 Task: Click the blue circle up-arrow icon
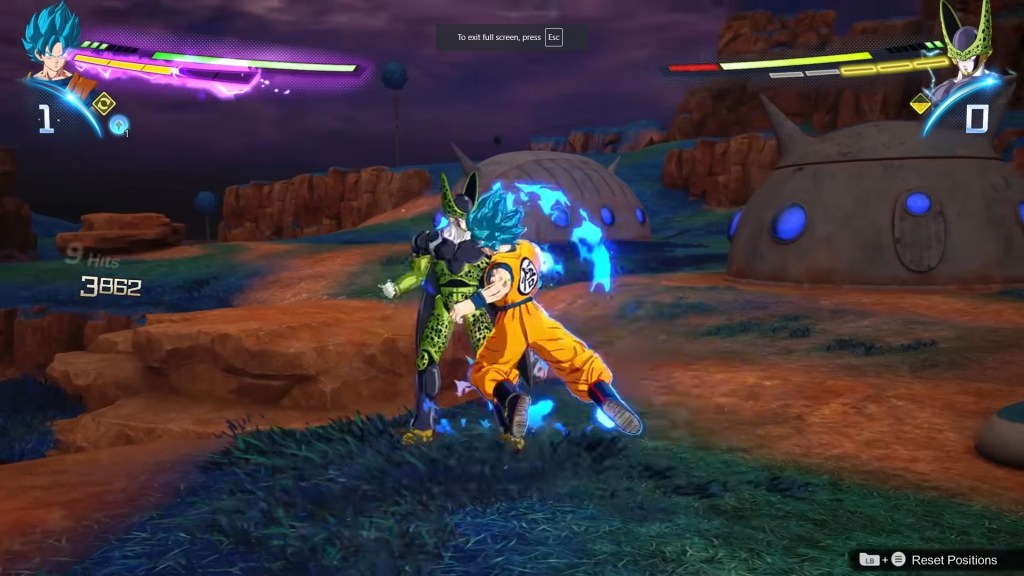(119, 126)
